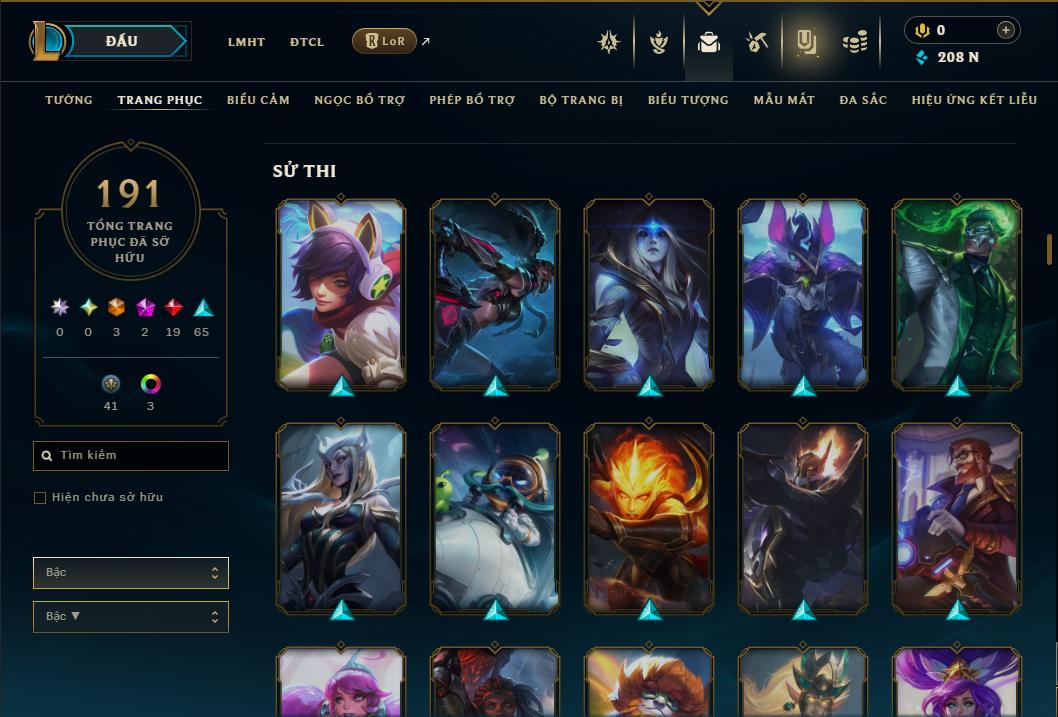Open the store coins icon
1058x717 pixels.
[x=854, y=42]
